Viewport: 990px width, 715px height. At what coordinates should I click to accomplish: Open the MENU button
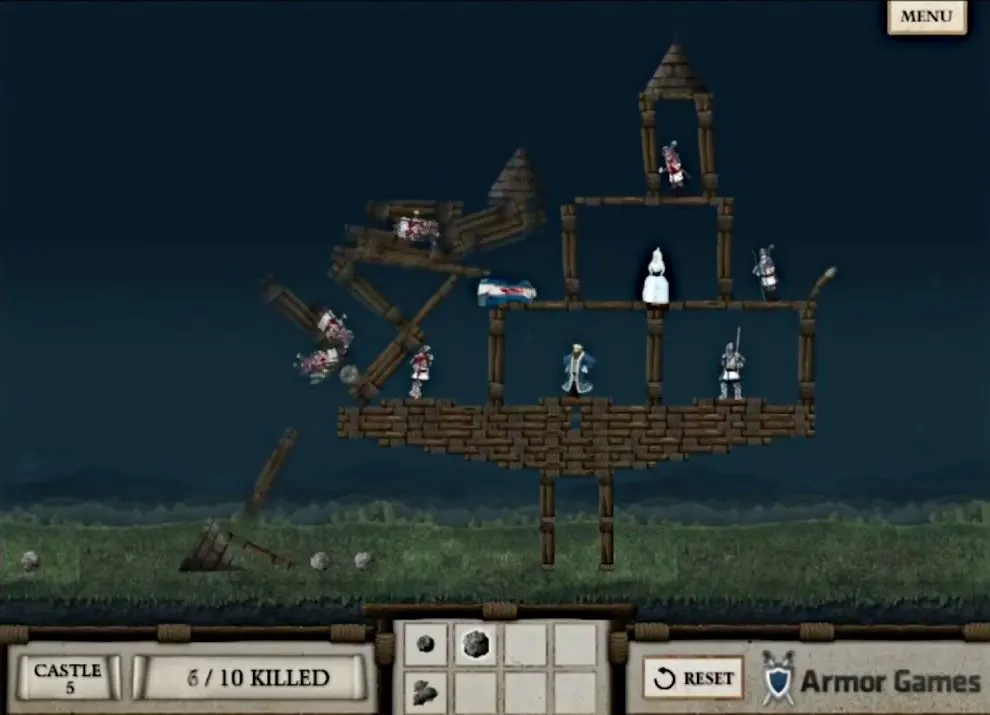(x=926, y=17)
